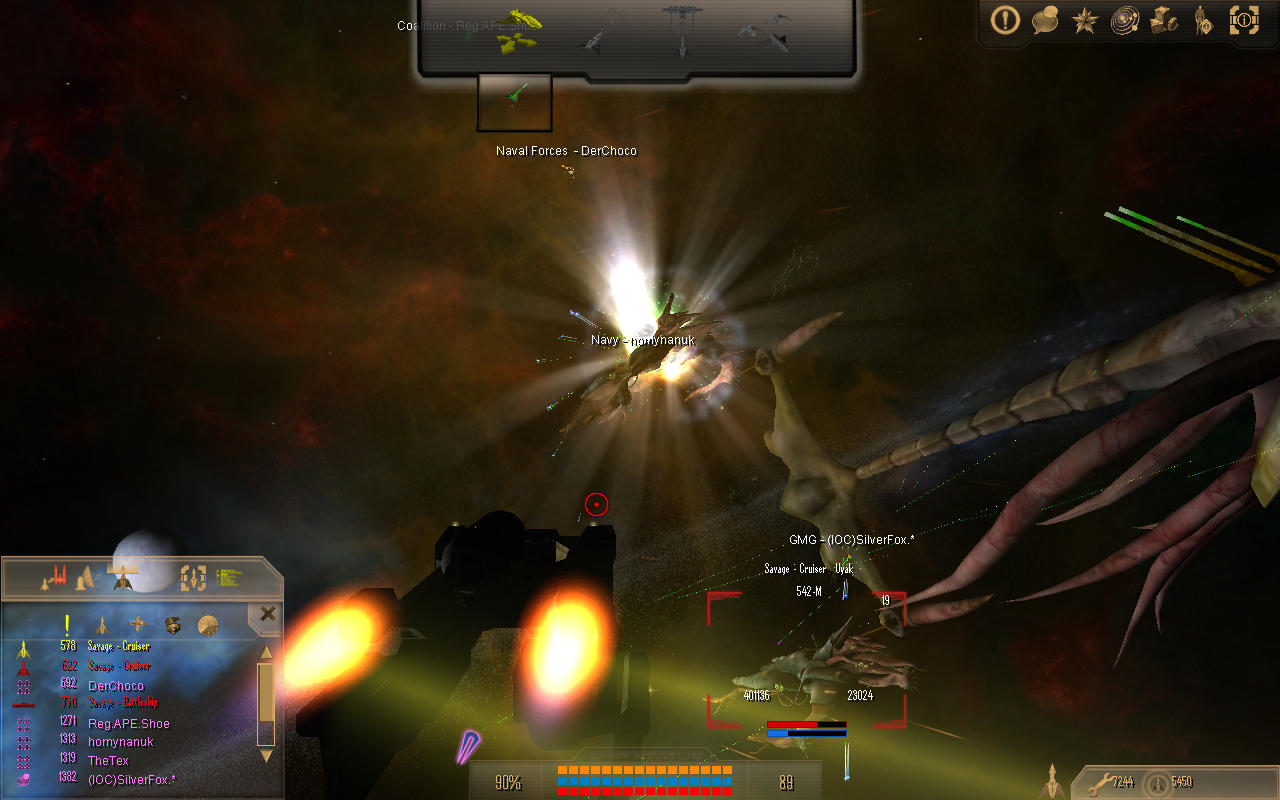Select DerChoco in the contacts list
This screenshot has width=1280, height=800.
[116, 686]
